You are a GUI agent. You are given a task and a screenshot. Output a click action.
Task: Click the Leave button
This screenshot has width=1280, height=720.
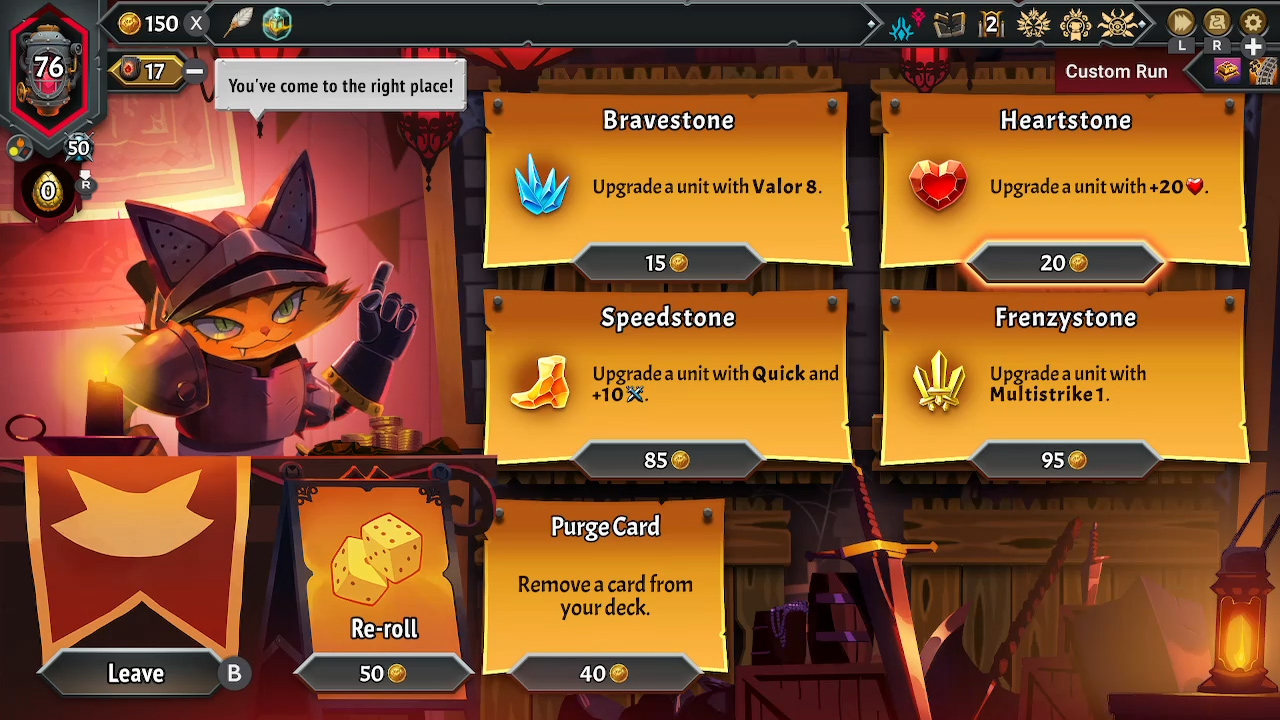[x=133, y=673]
